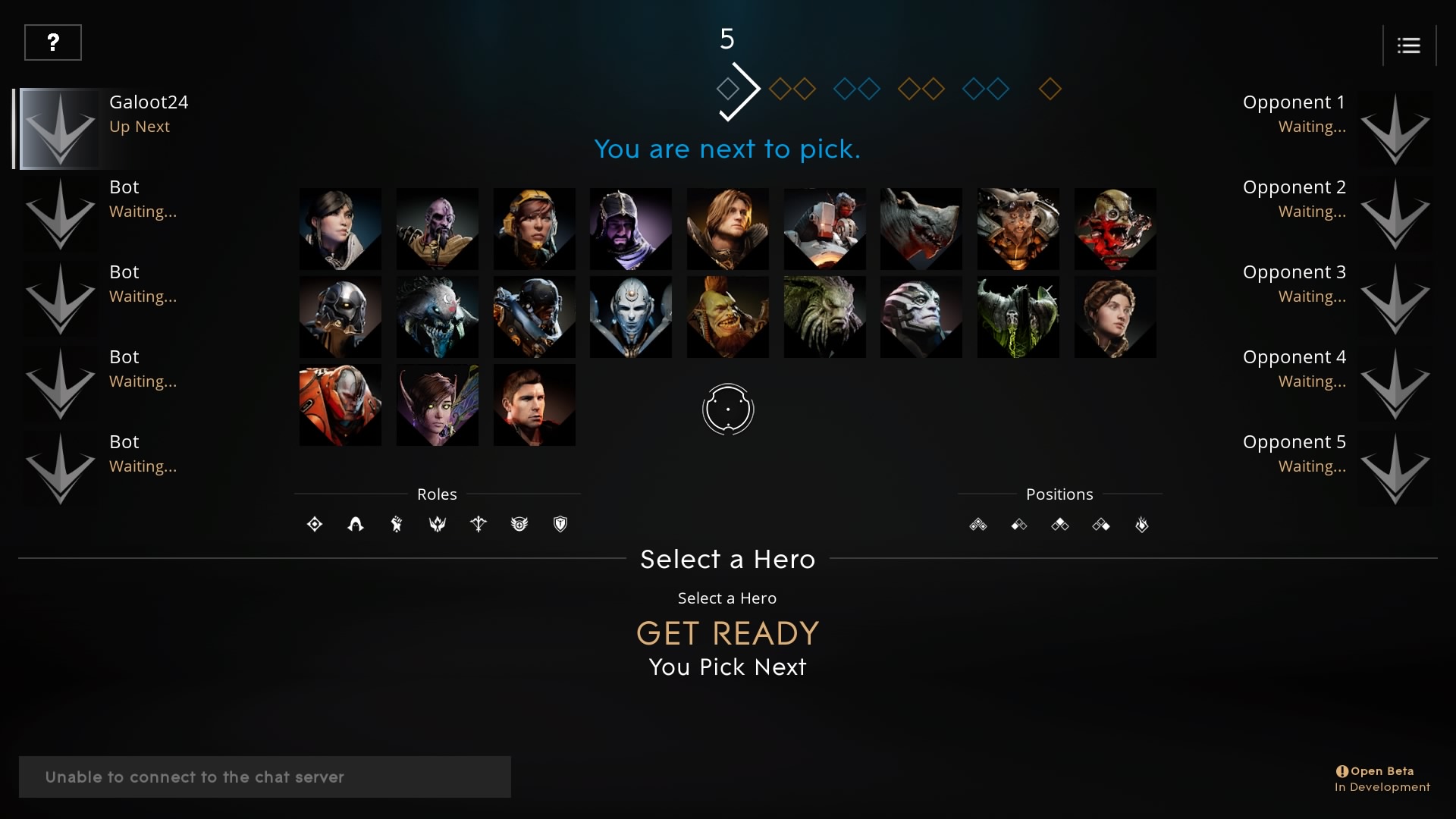1456x819 pixels.
Task: Choose the orange armored robot hero
Action: point(340,405)
